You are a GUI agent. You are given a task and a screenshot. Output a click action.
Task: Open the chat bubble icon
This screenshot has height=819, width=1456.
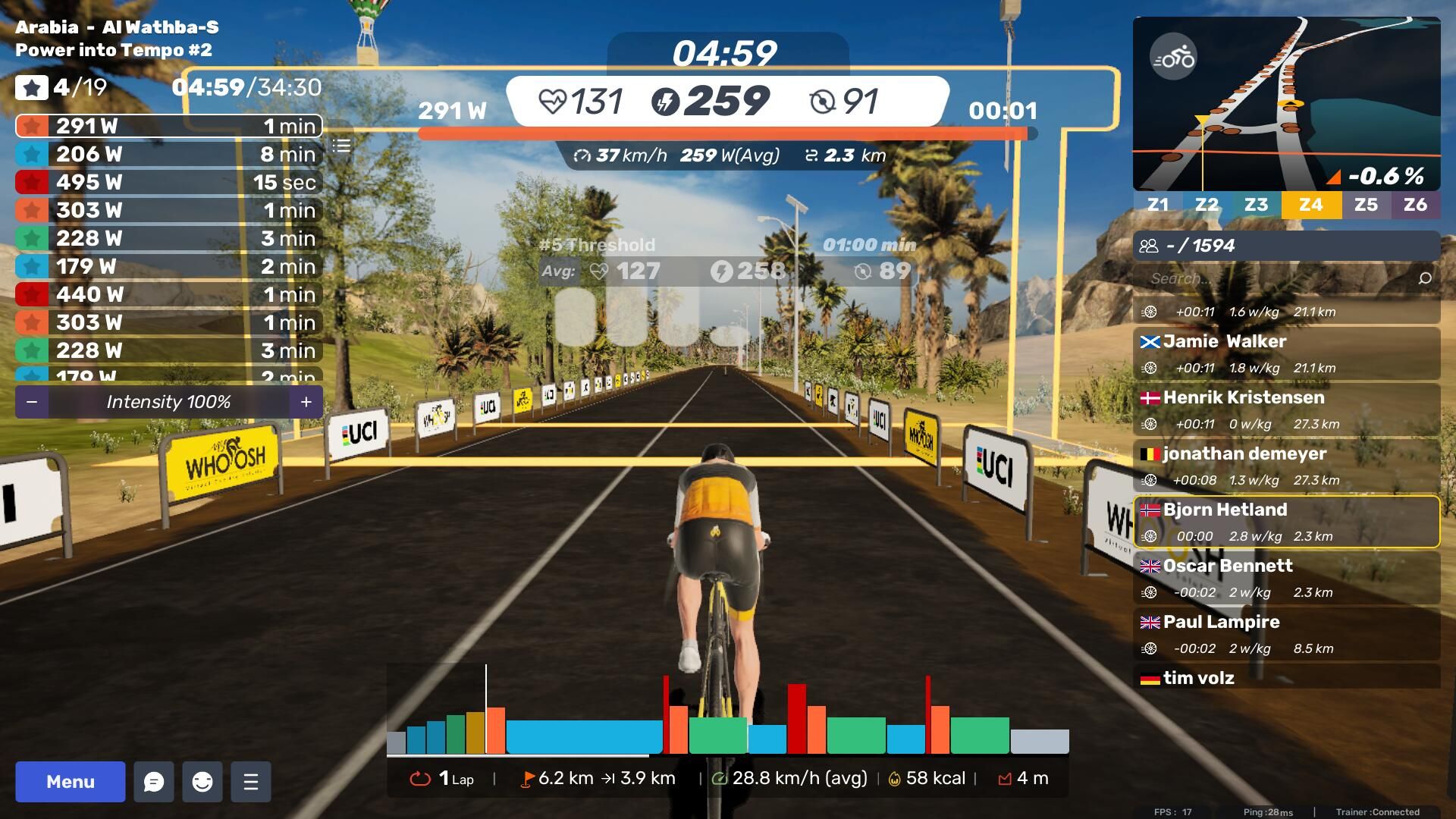coord(154,782)
